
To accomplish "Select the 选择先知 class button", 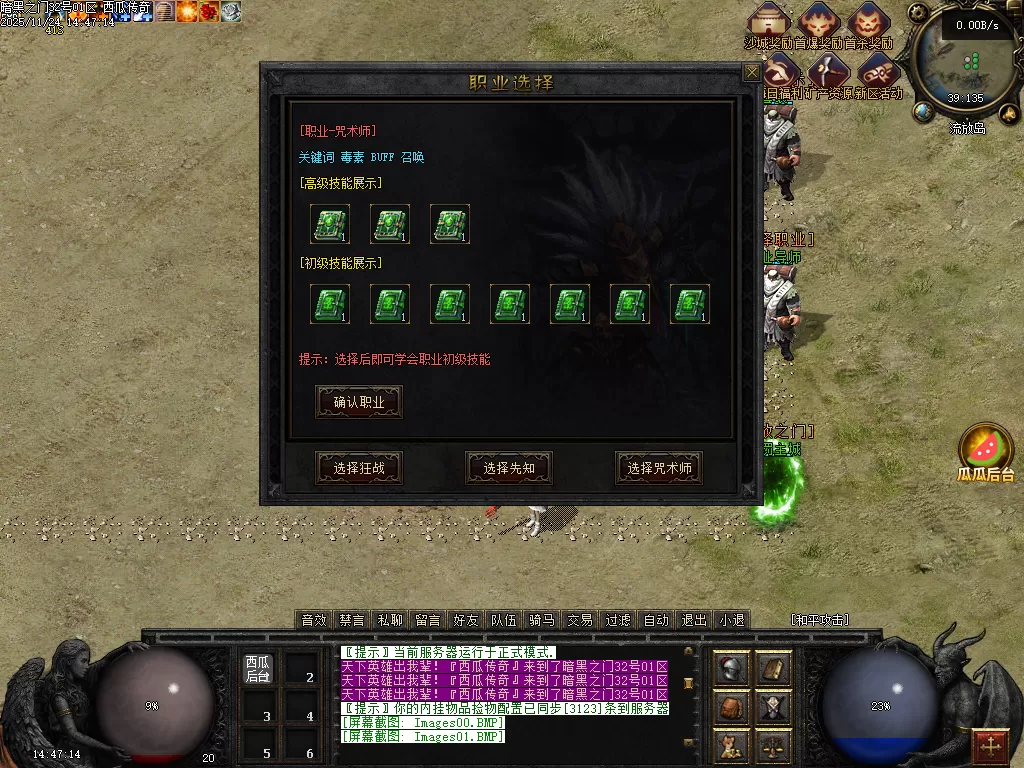I will 509,468.
